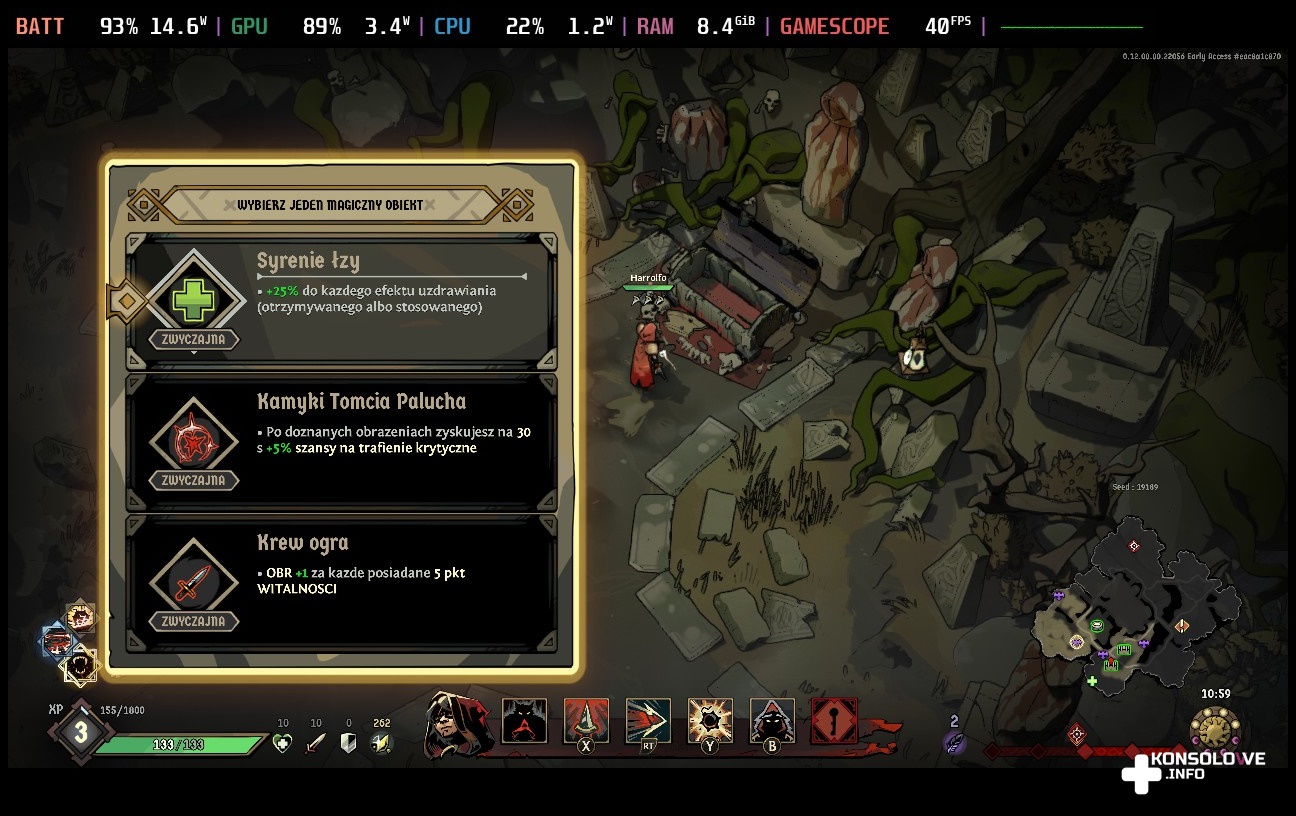
Task: Choose the Syrenie łzy magic item
Action: pyautogui.click(x=341, y=302)
